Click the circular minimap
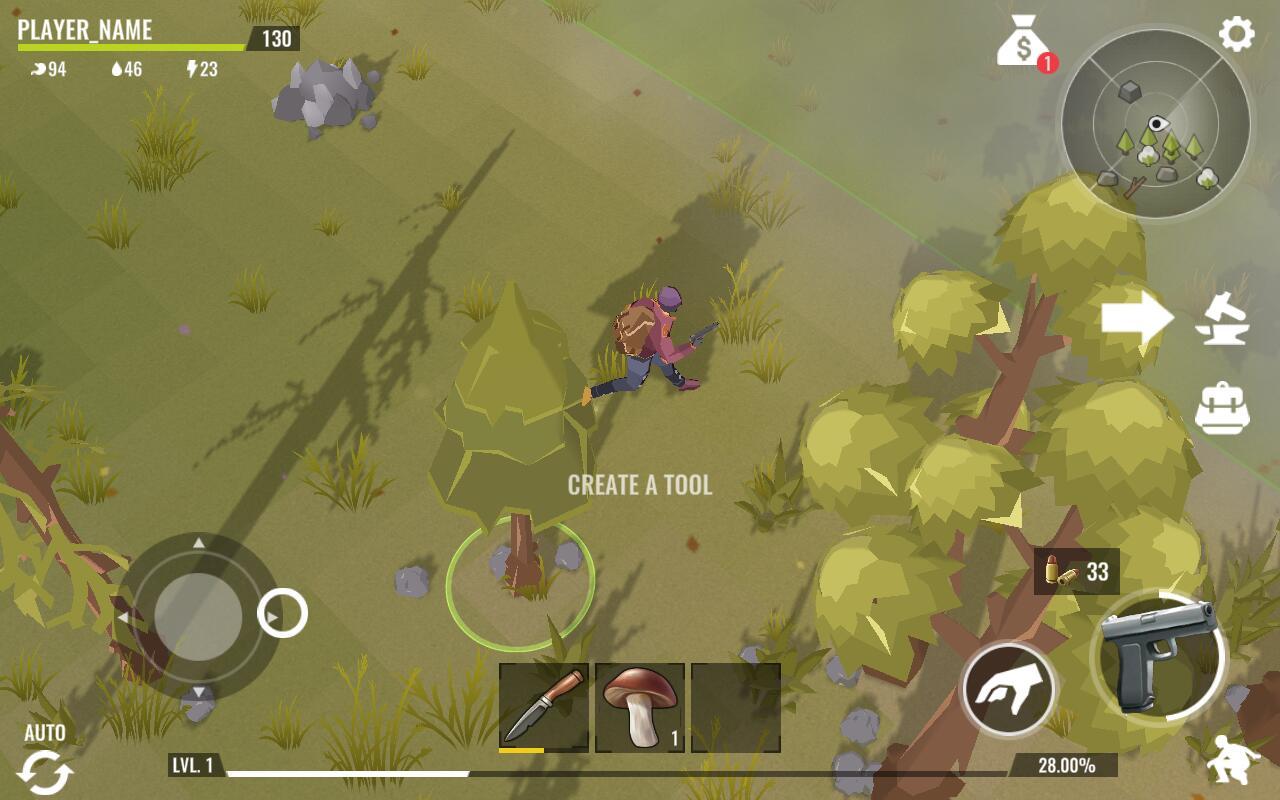Viewport: 1280px width, 800px height. [1155, 124]
